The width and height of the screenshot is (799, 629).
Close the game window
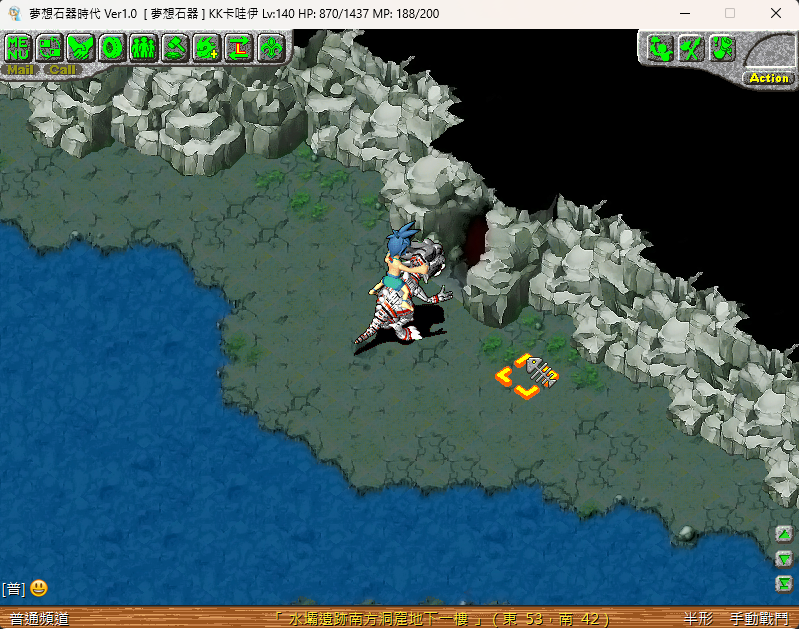point(776,14)
